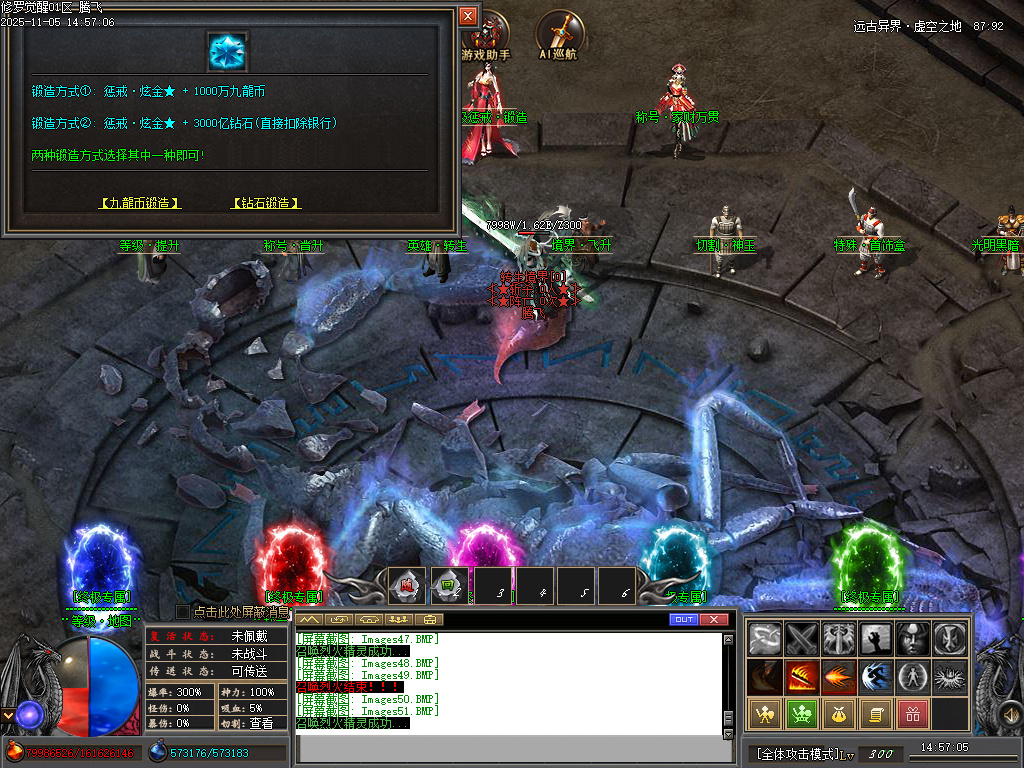Click the blue OUT button
The height and width of the screenshot is (768, 1024).
[x=684, y=620]
